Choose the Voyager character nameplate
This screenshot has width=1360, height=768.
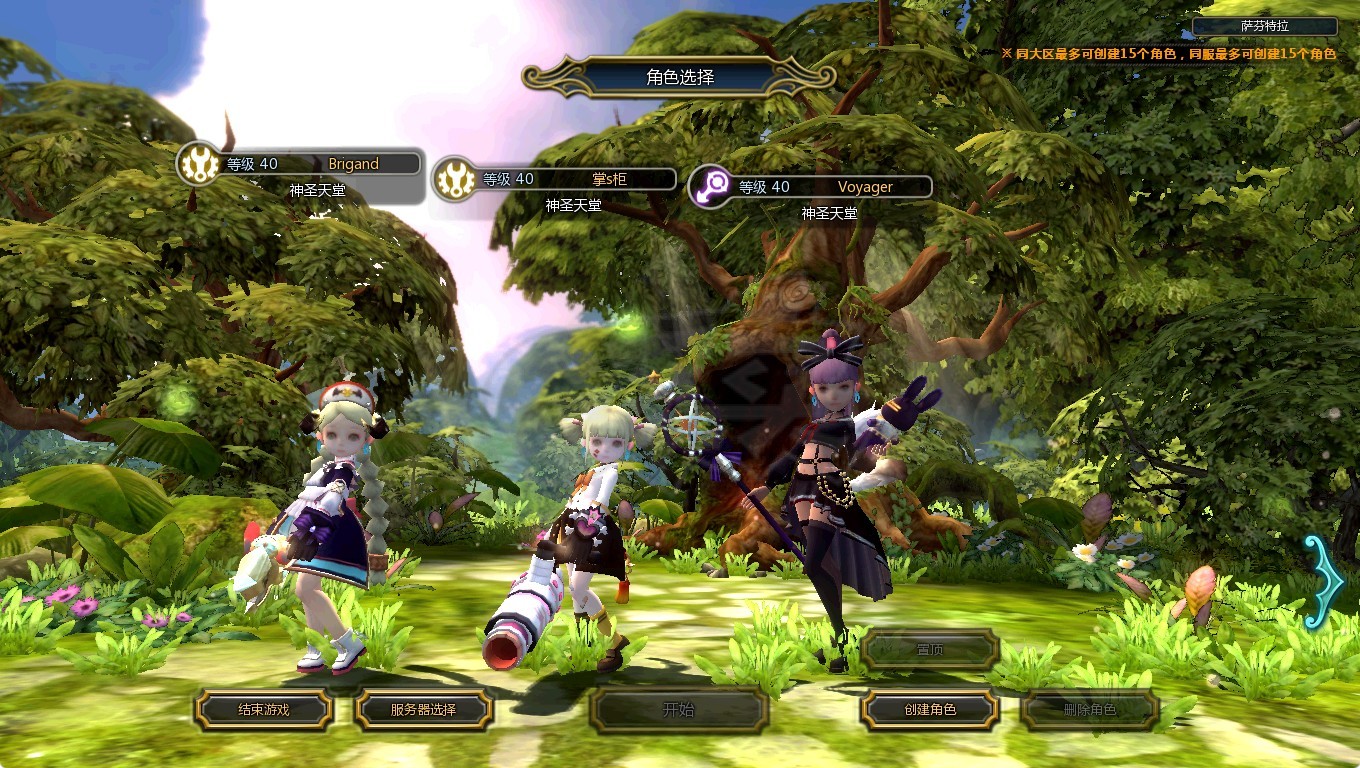click(x=812, y=187)
